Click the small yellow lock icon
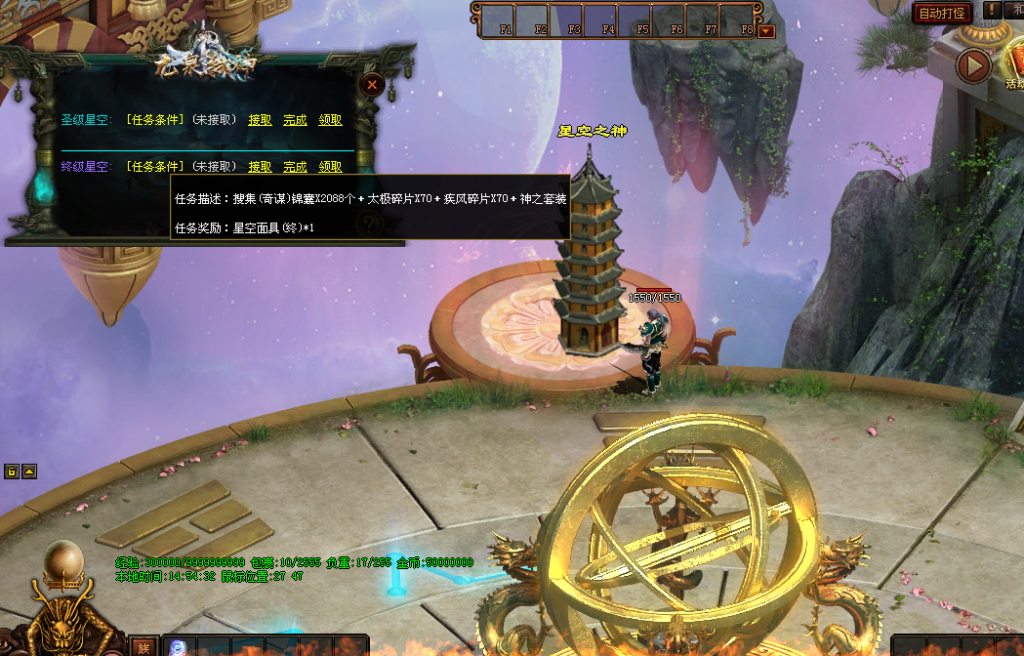The width and height of the screenshot is (1024, 656). click(12, 471)
